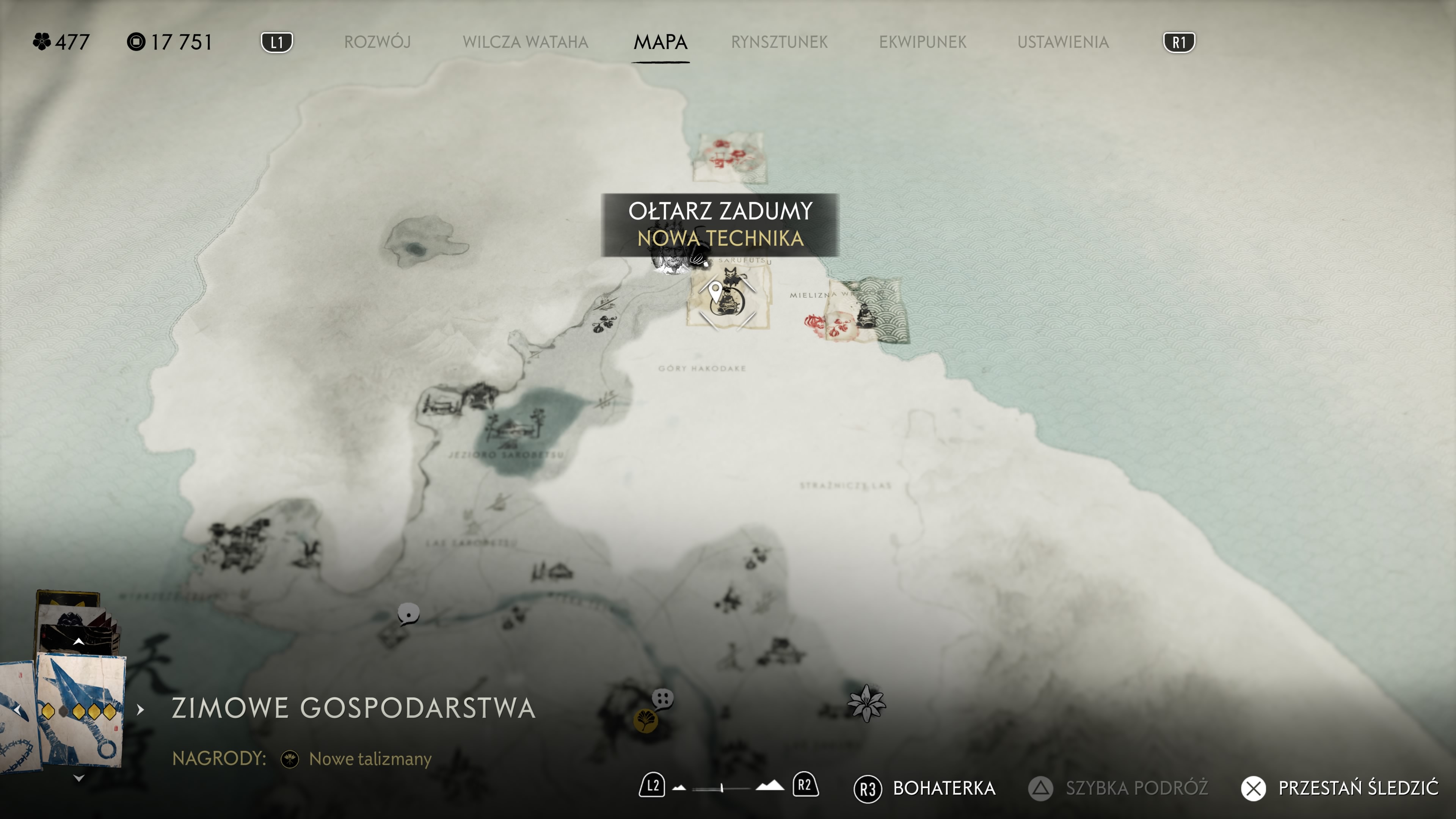This screenshot has width=1456, height=819.
Task: Select the white lily flower map marker
Action: 866,704
